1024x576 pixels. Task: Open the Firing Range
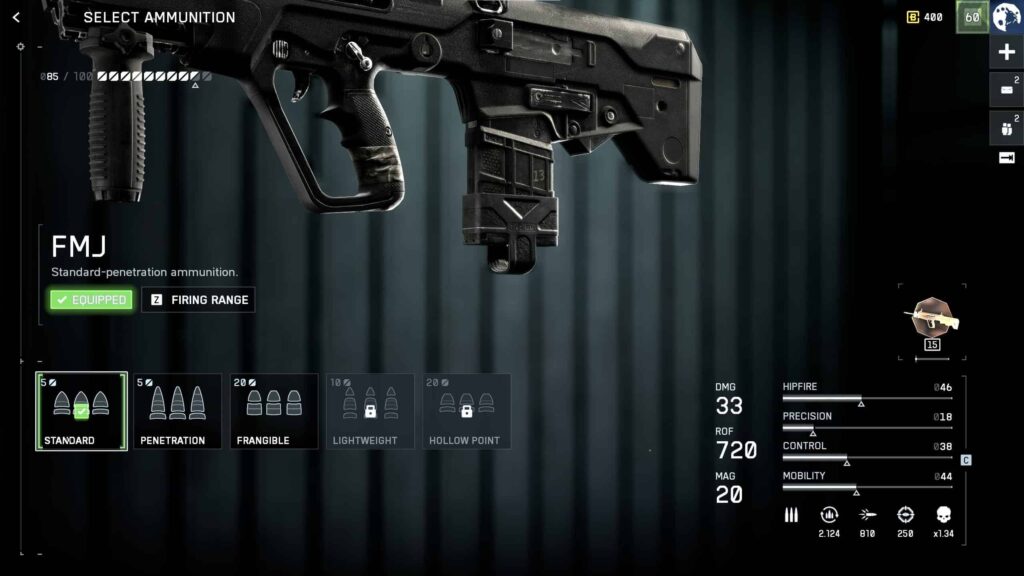click(198, 300)
